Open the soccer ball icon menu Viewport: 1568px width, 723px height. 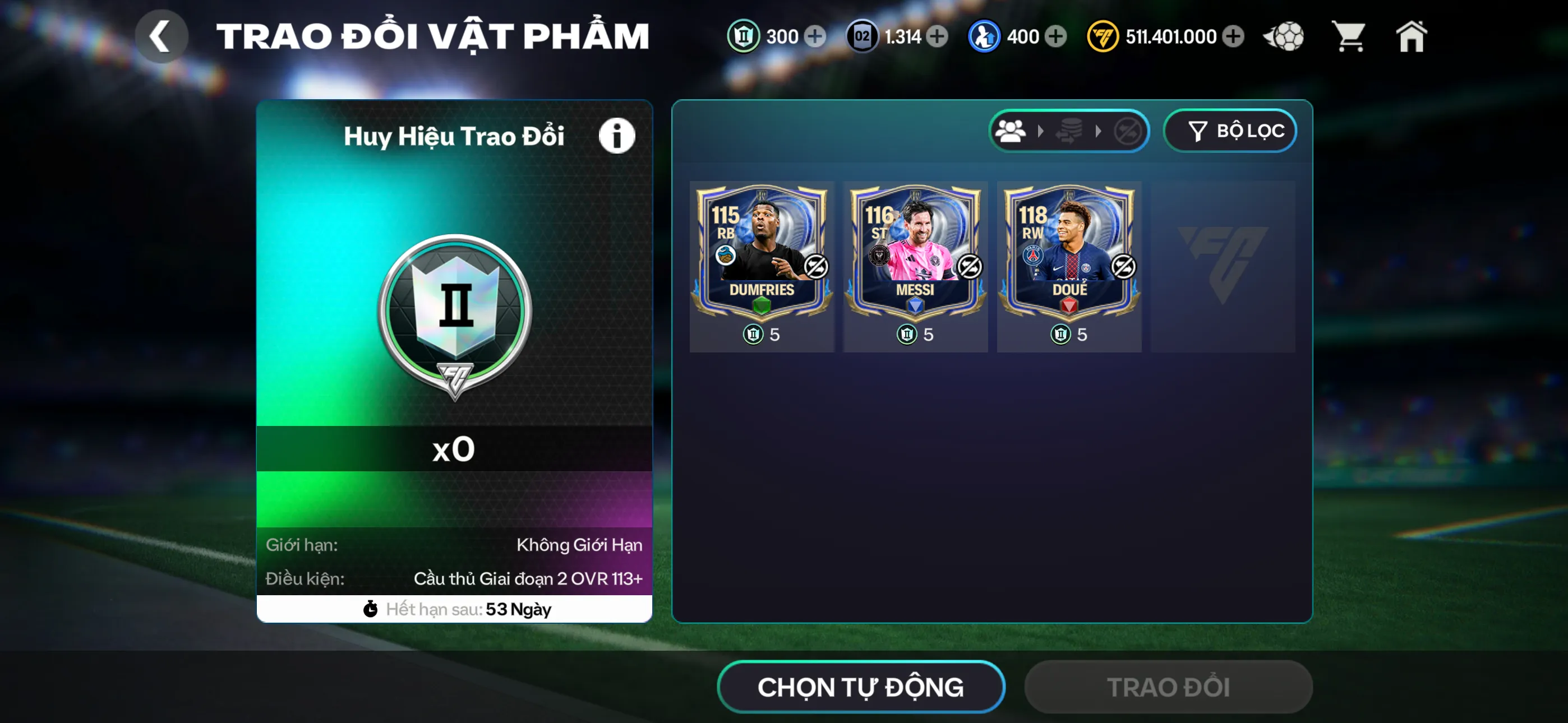coord(1284,36)
